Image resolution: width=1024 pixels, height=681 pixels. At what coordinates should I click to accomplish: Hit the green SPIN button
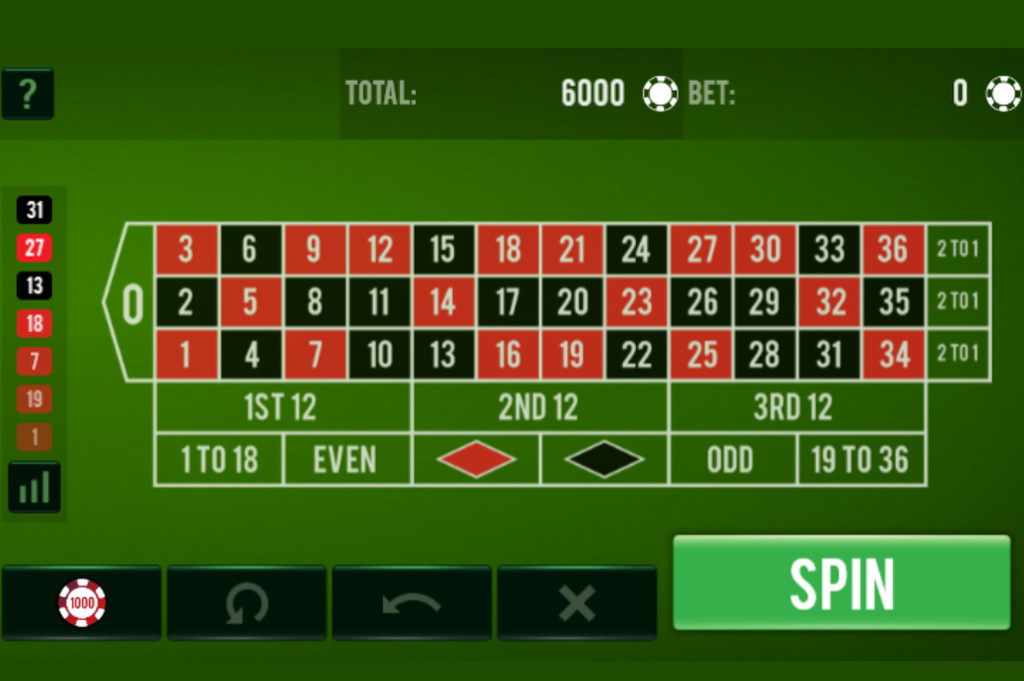pyautogui.click(x=841, y=582)
